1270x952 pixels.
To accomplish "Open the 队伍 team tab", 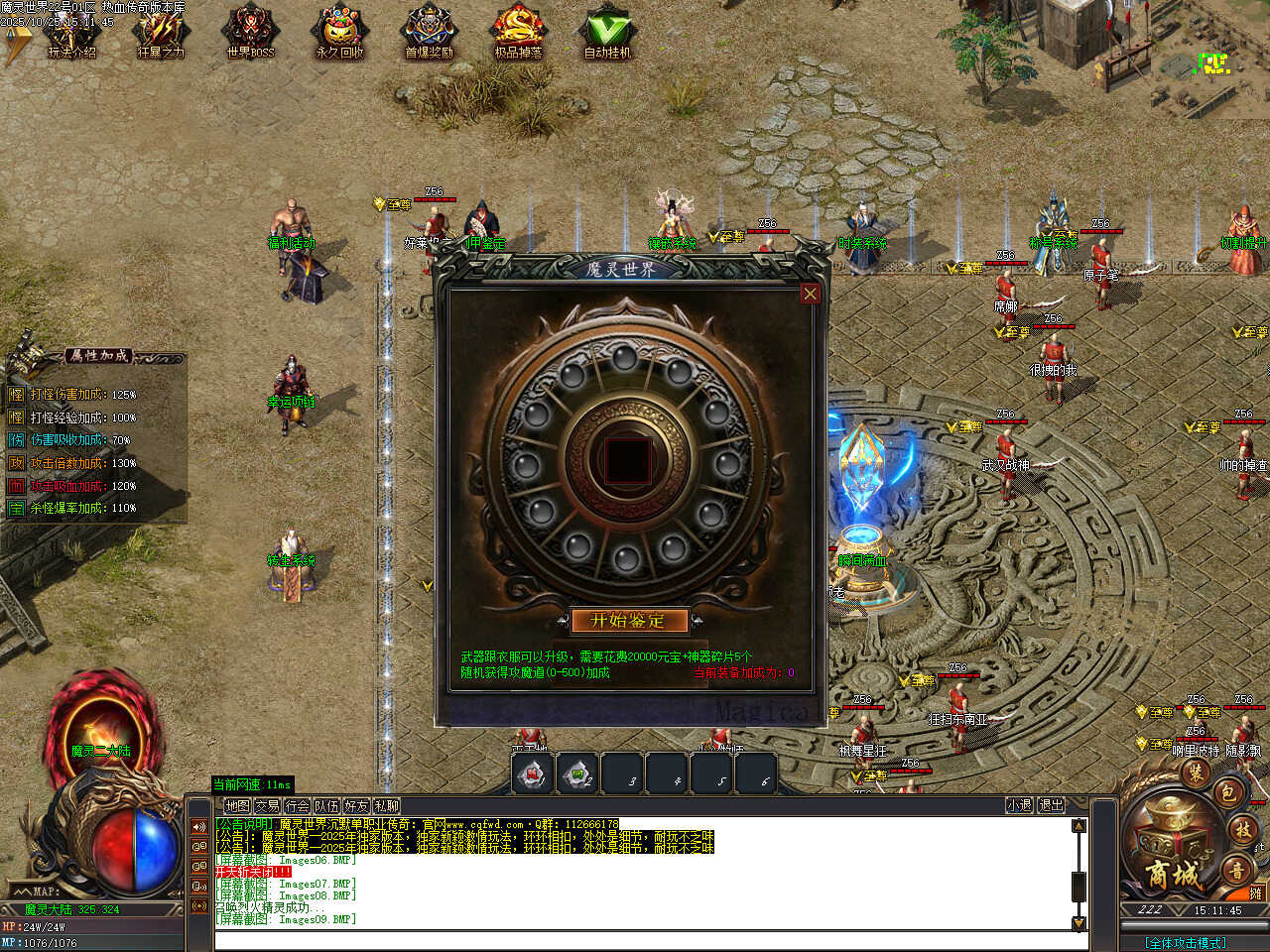I will click(x=326, y=806).
